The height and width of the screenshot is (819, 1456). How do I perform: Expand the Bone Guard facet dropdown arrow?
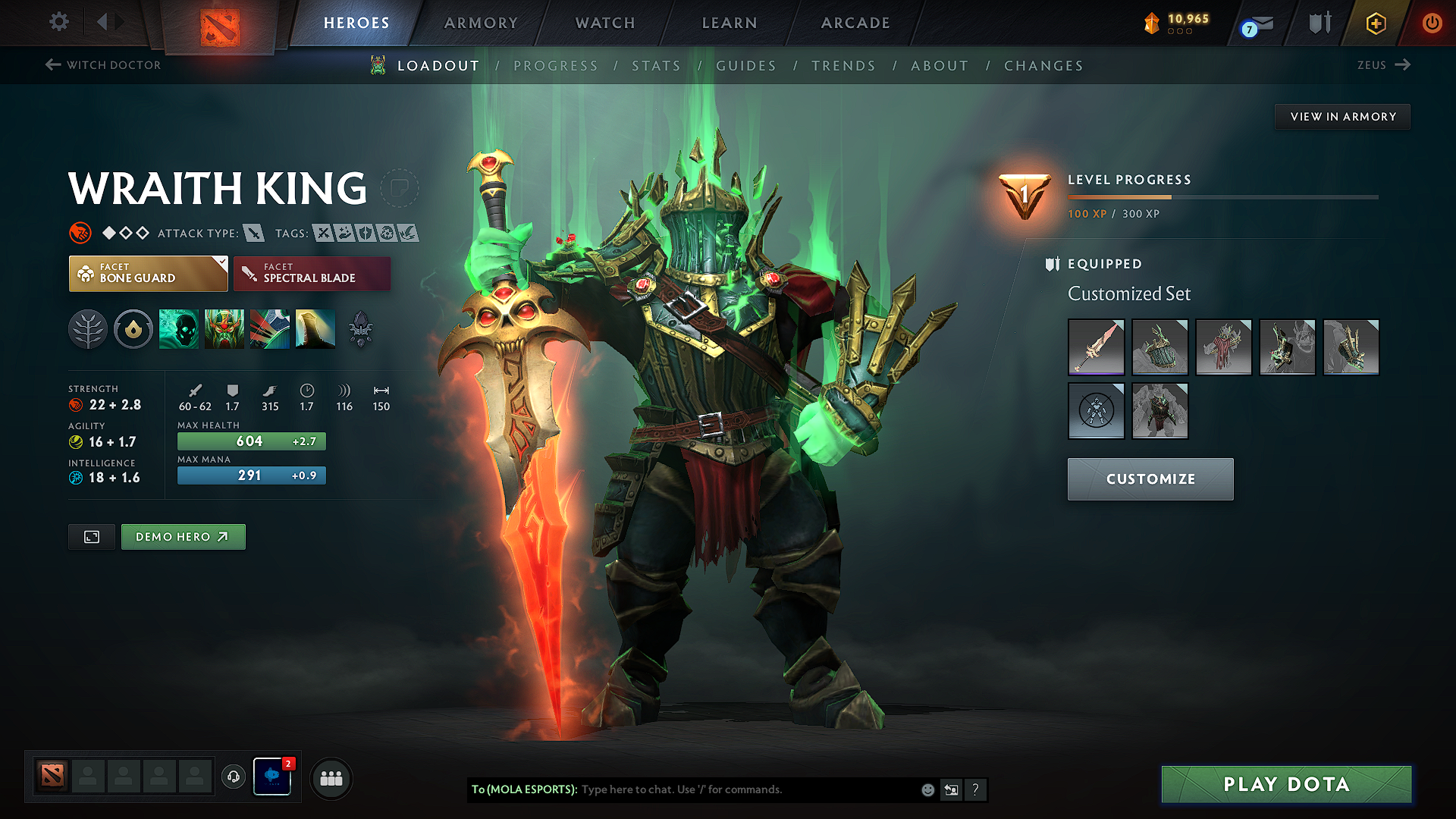pyautogui.click(x=221, y=262)
